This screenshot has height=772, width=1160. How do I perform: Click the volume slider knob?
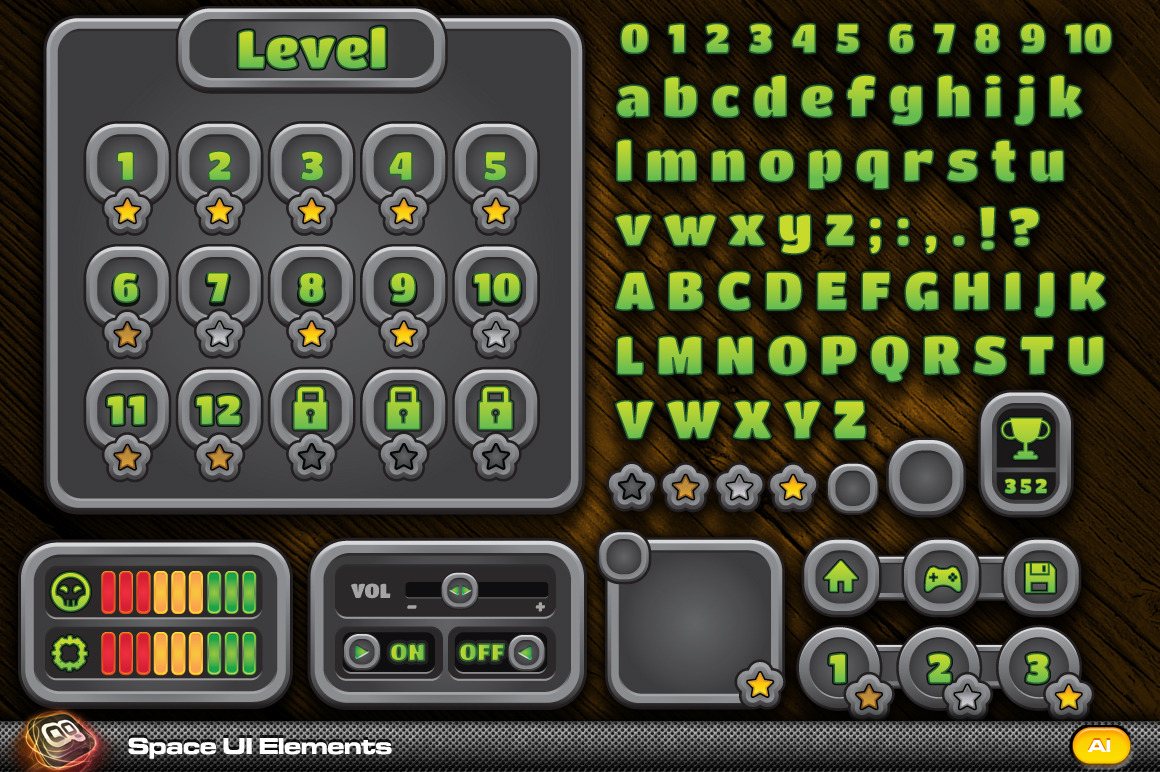tap(459, 590)
